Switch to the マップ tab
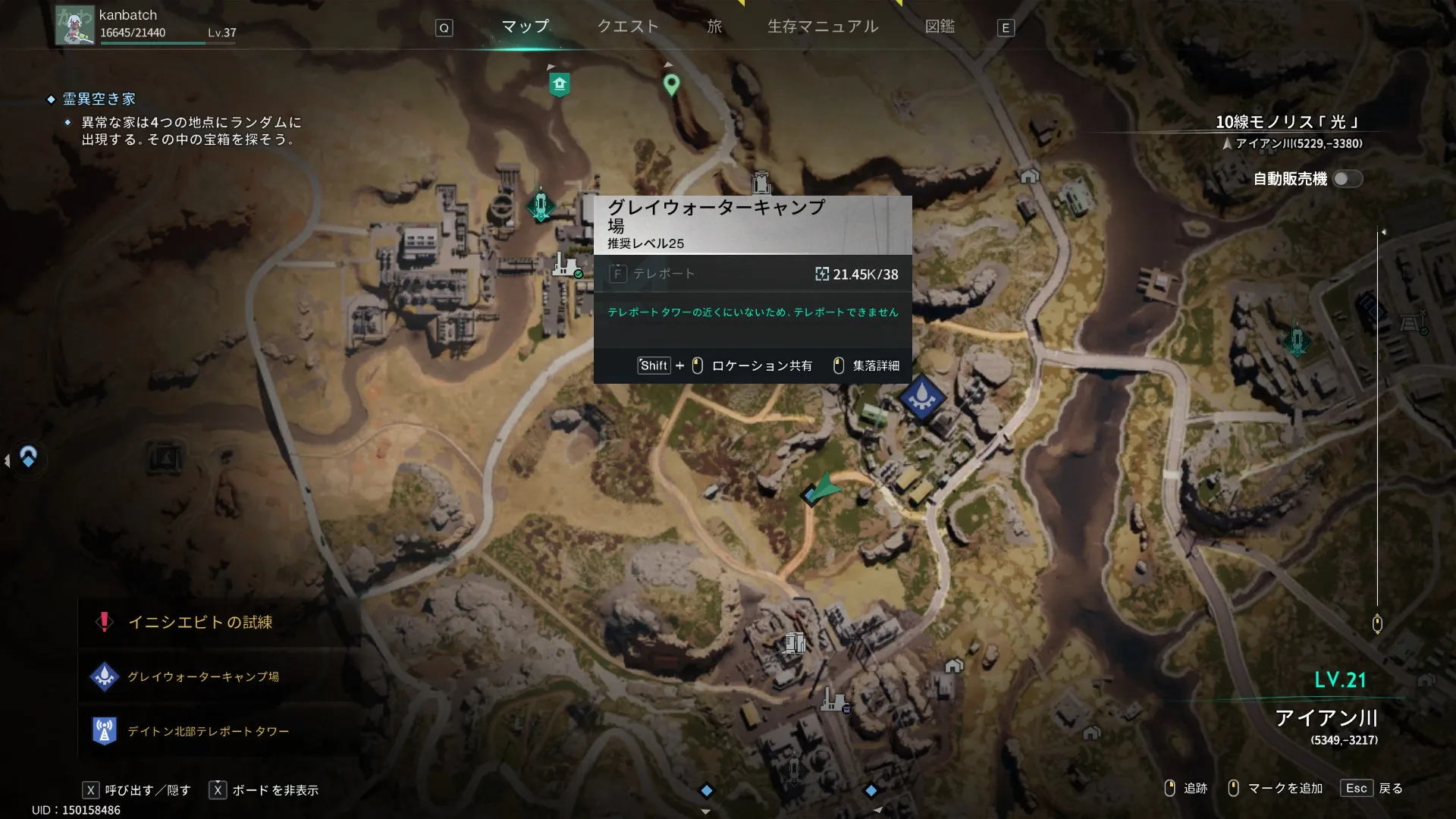Screen dimensions: 1456x819 coord(525,27)
